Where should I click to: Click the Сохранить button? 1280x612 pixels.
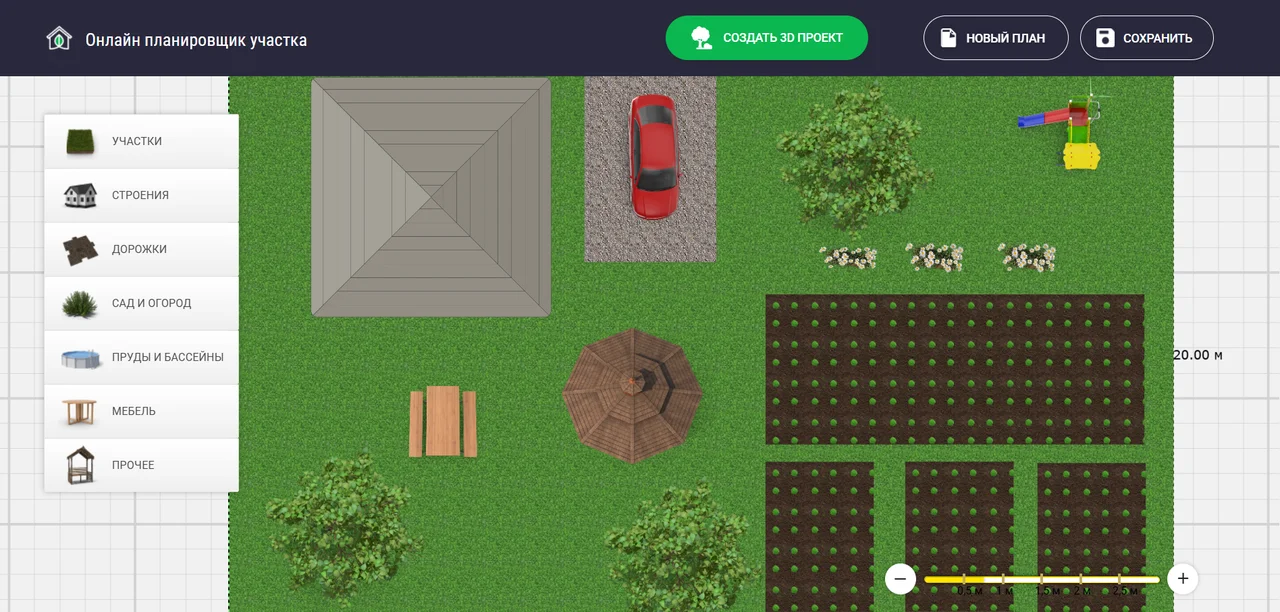[x=1146, y=38]
